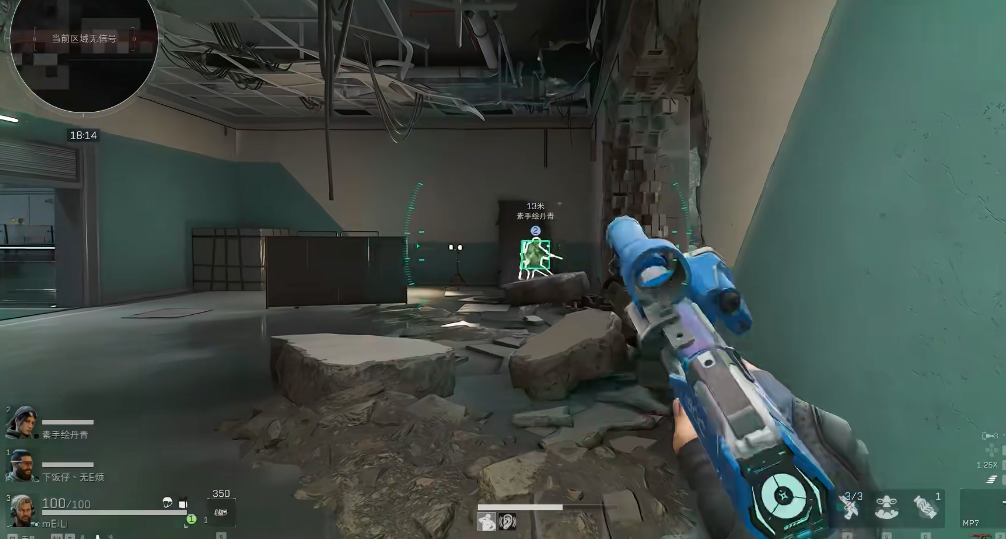1006x539 pixels.
Task: Click the ear sound indicator icon
Action: coord(507,521)
